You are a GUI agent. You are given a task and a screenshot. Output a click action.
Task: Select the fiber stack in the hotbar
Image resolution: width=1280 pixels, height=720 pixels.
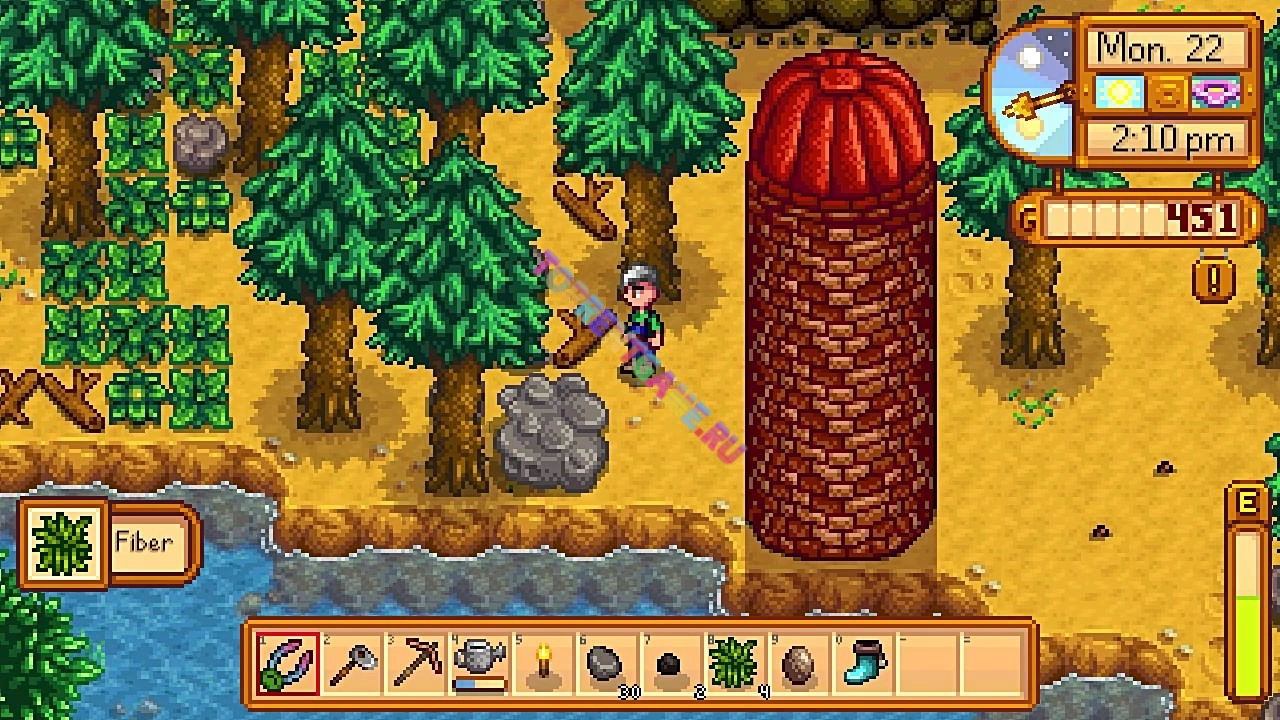[736, 663]
